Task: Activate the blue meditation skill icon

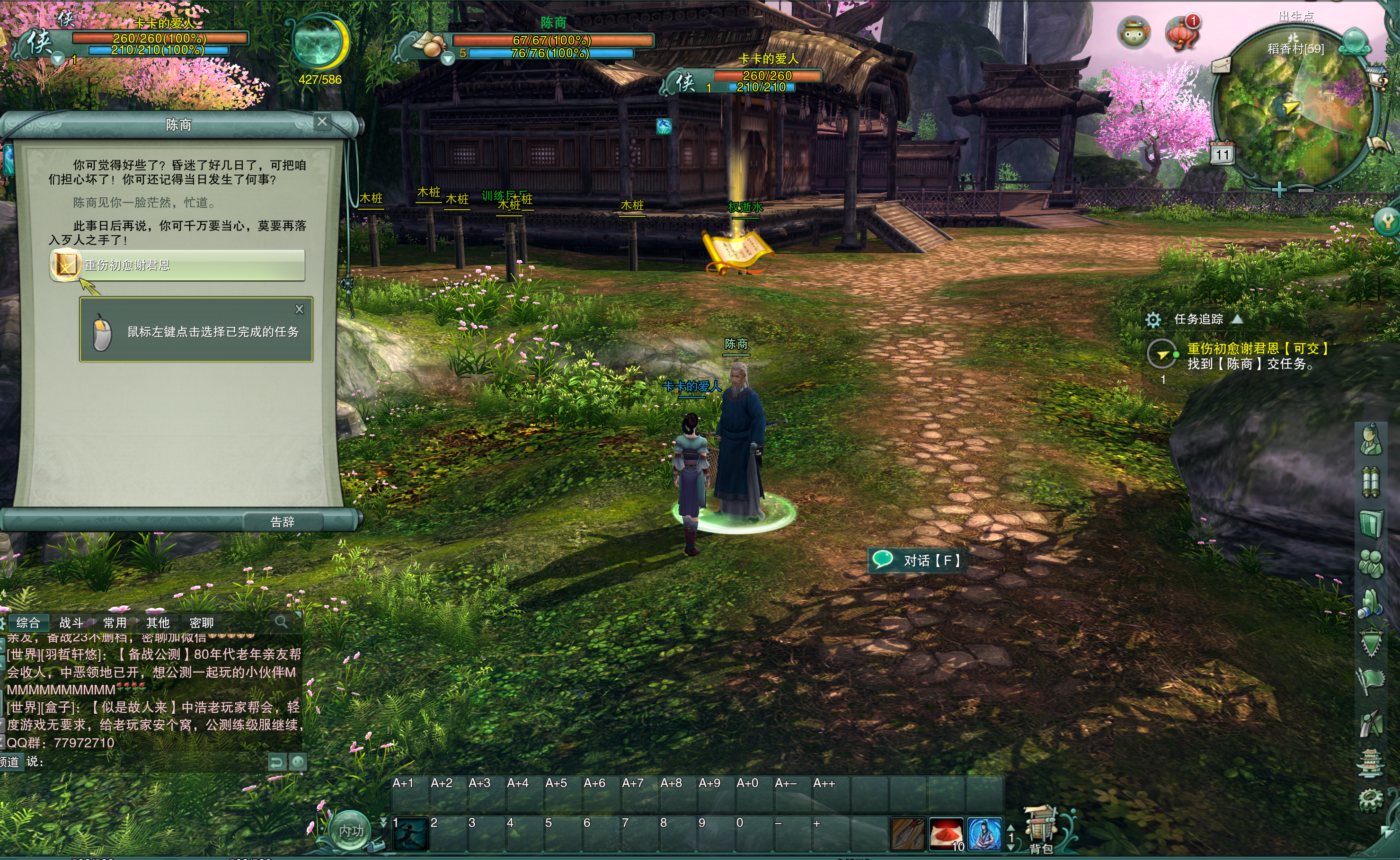Action: tap(984, 834)
